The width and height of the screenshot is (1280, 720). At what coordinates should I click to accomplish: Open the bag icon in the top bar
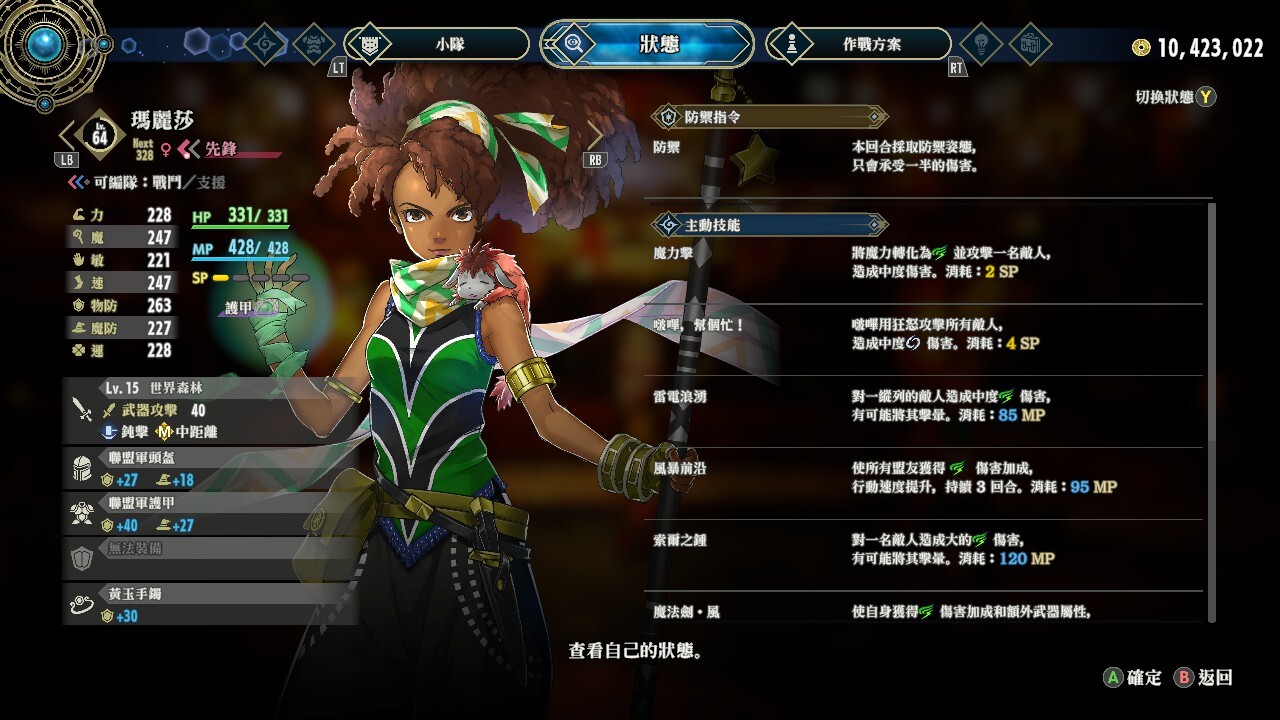(x=1029, y=44)
